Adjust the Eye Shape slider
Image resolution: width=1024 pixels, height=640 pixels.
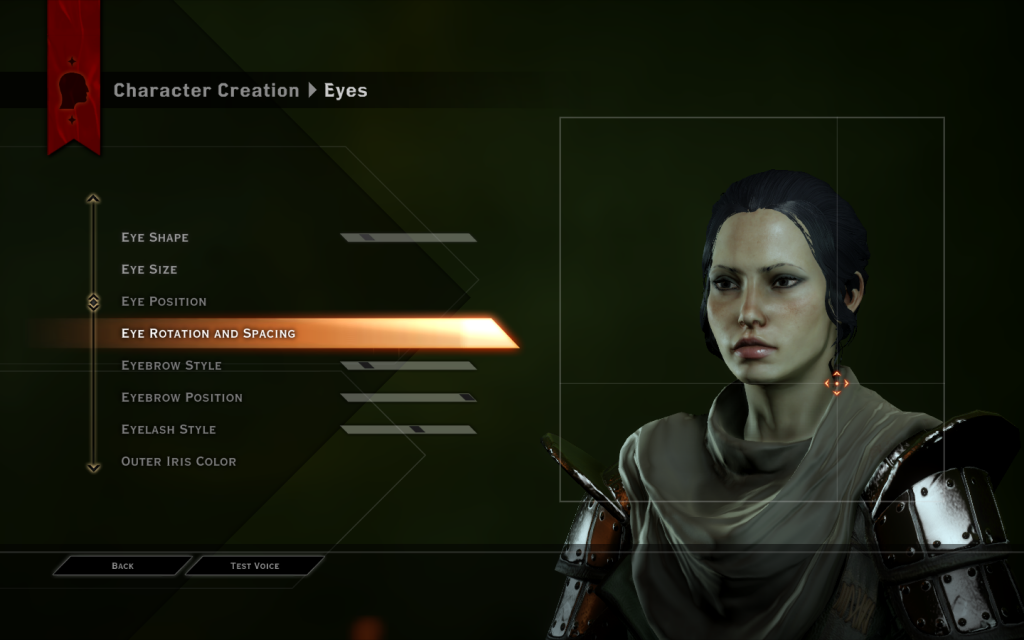click(408, 238)
